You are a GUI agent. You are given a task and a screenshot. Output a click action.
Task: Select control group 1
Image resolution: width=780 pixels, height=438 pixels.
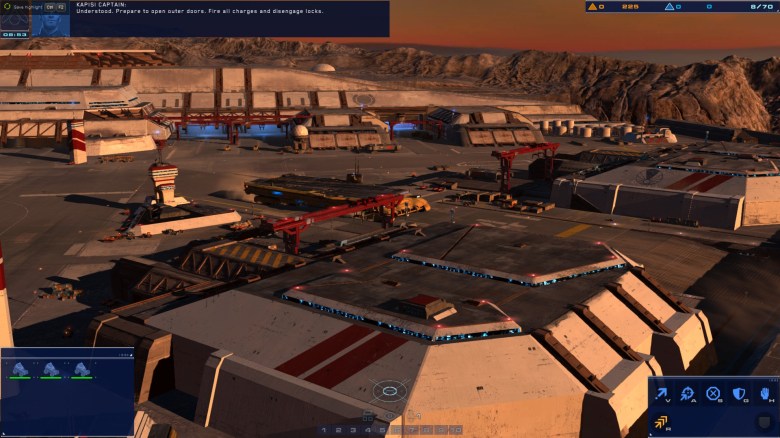pyautogui.click(x=324, y=430)
